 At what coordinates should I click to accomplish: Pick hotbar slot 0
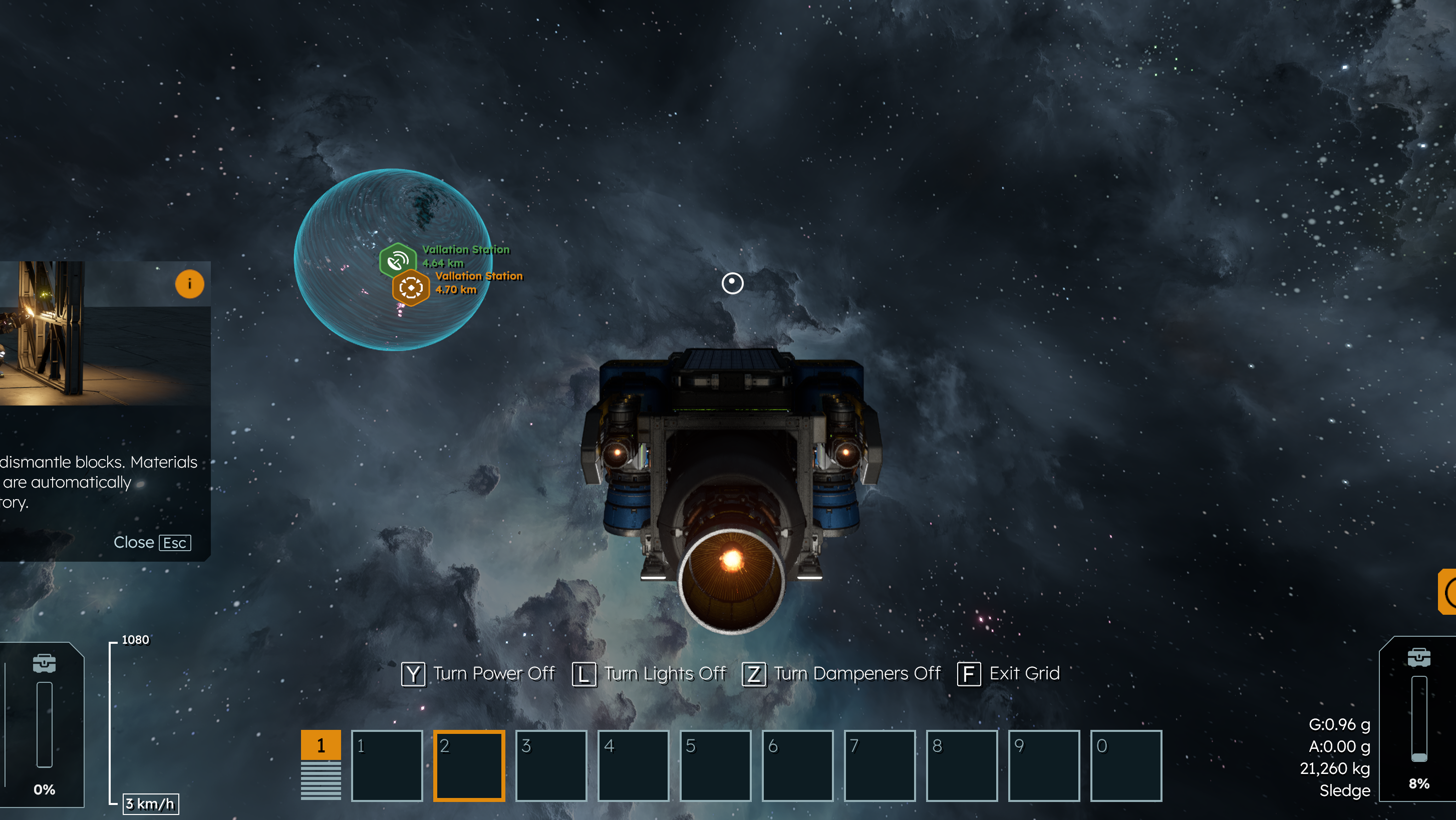pyautogui.click(x=1125, y=766)
